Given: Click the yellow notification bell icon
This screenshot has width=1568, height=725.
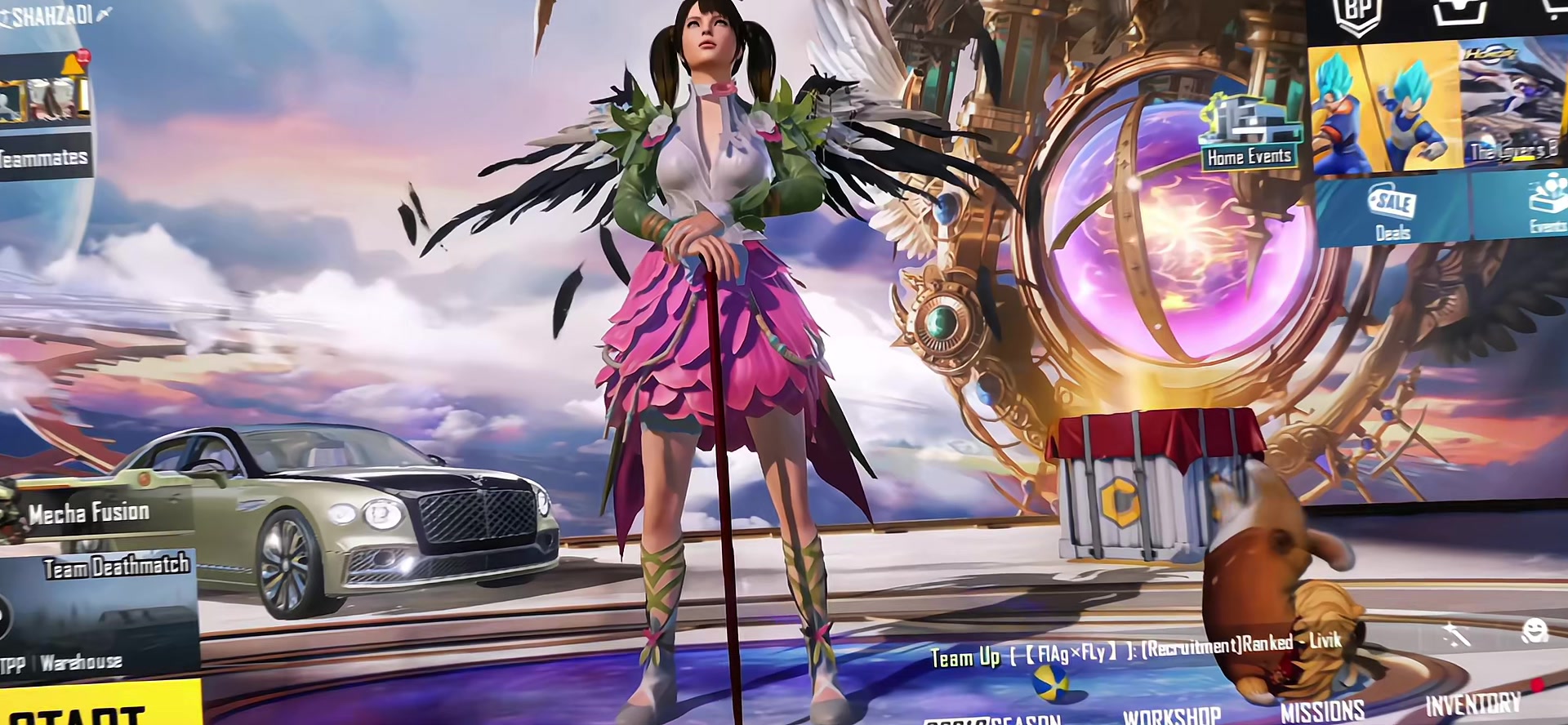Looking at the screenshot, I should tap(75, 64).
